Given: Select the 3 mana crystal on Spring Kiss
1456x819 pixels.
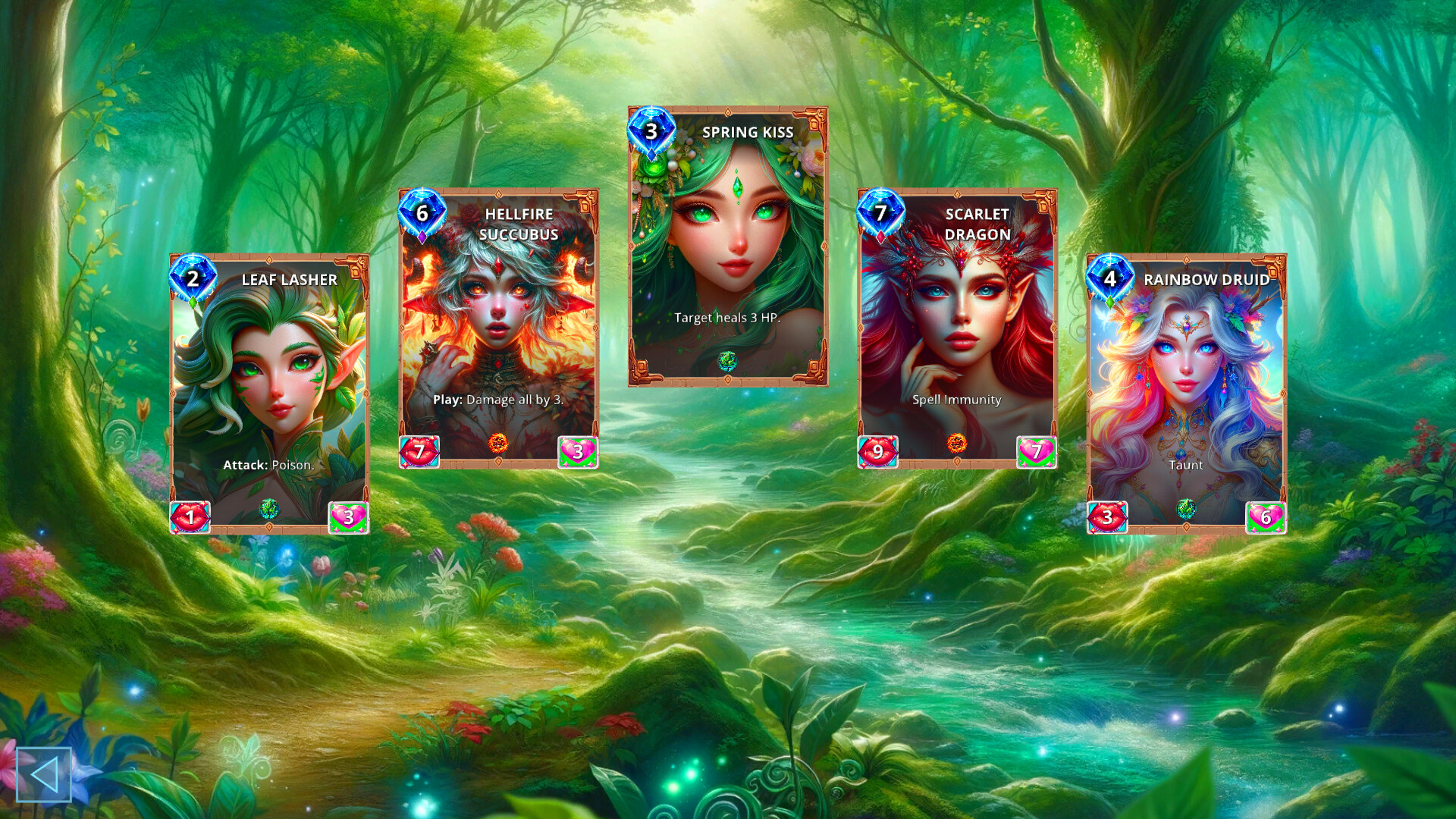Looking at the screenshot, I should tap(653, 130).
